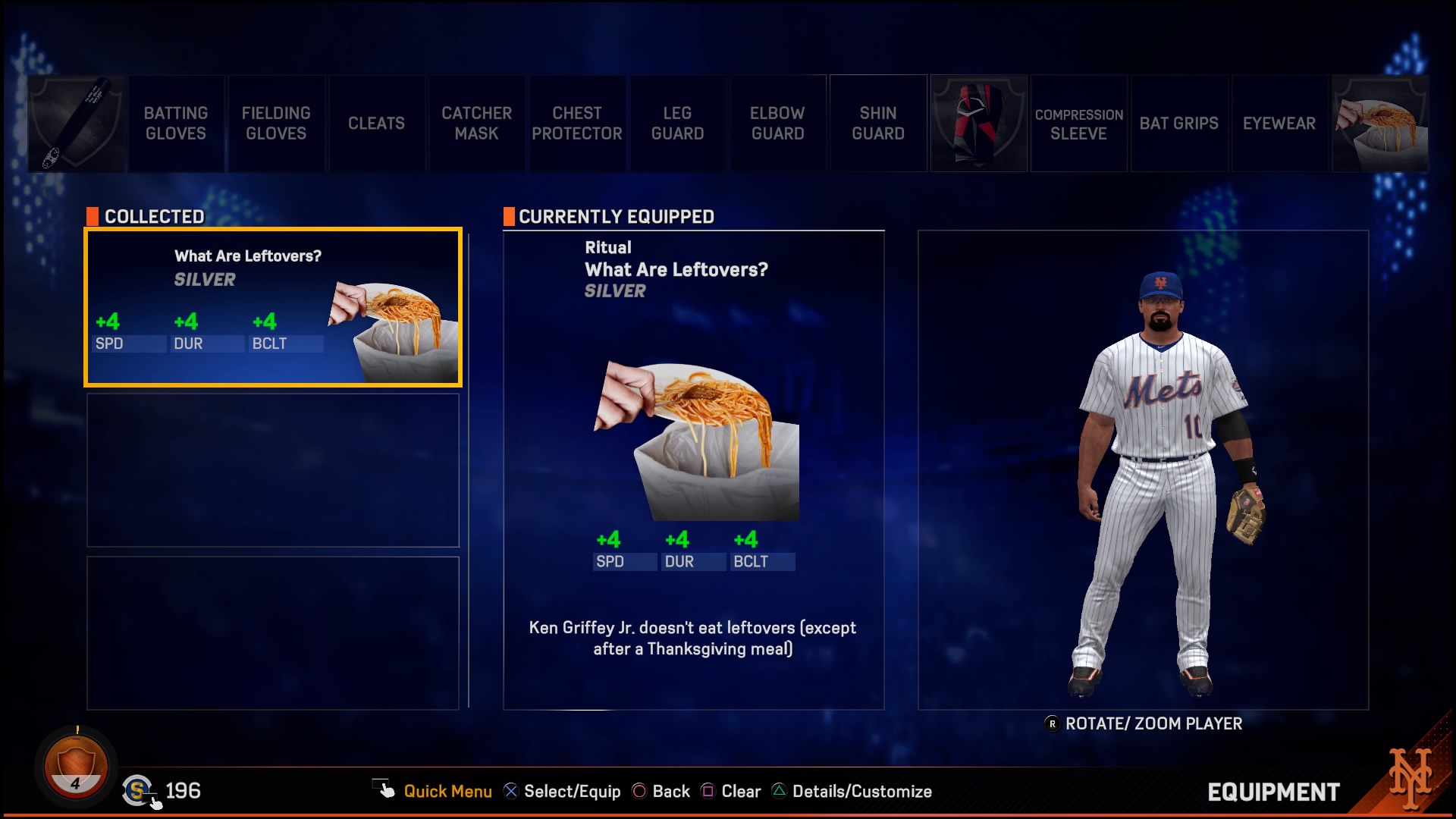Click the Quick Menu mouse icon
Viewport: 1456px width, 819px height.
[x=384, y=789]
